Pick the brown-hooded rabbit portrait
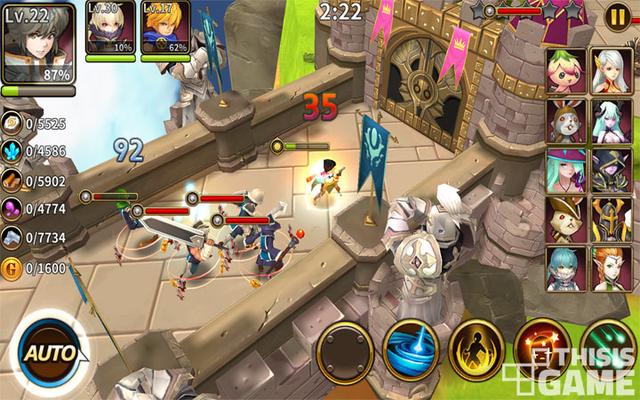The image size is (640, 400). pyautogui.click(x=566, y=120)
